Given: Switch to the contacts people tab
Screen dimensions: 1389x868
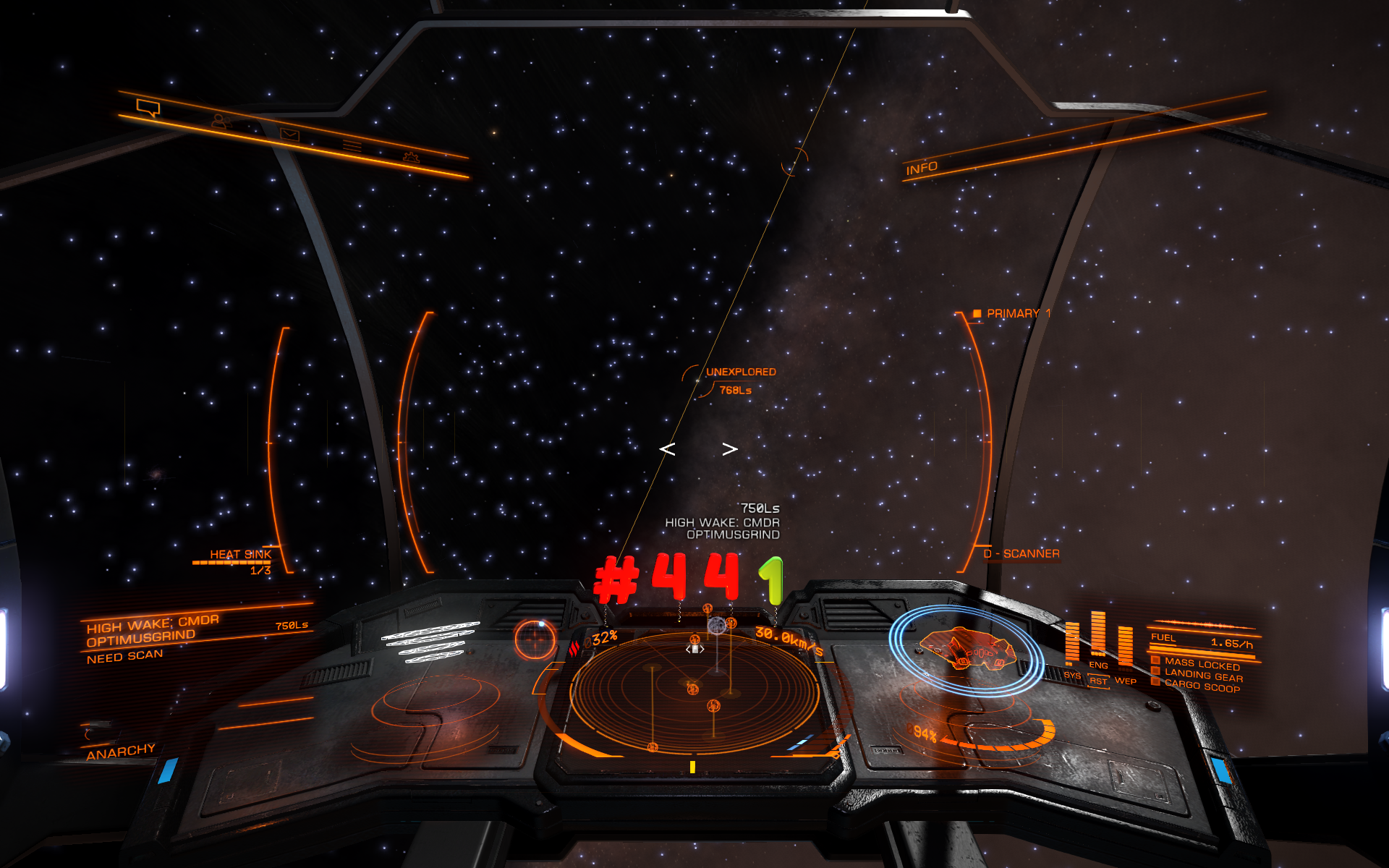Looking at the screenshot, I should coord(221,122).
